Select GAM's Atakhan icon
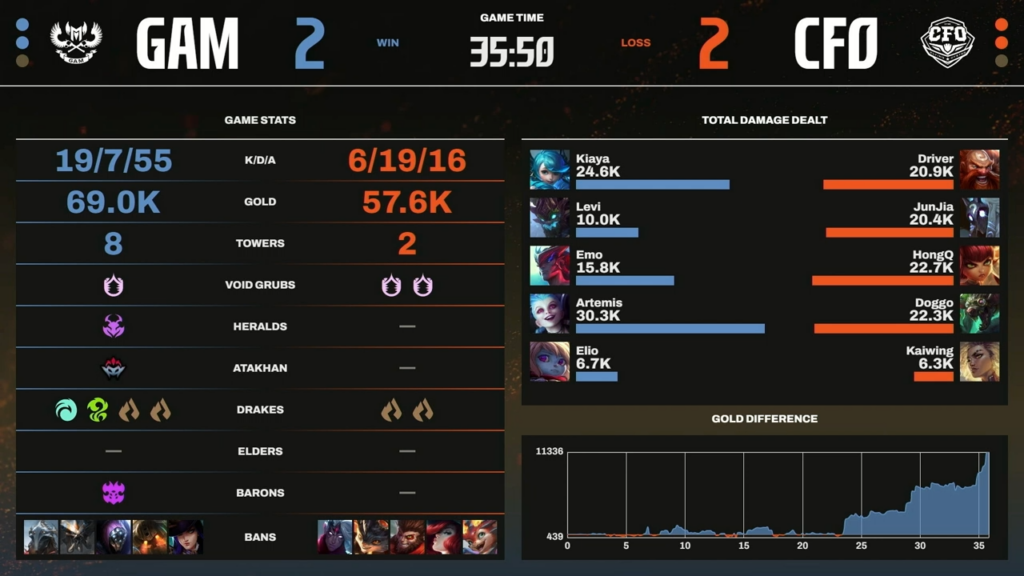 [x=113, y=368]
